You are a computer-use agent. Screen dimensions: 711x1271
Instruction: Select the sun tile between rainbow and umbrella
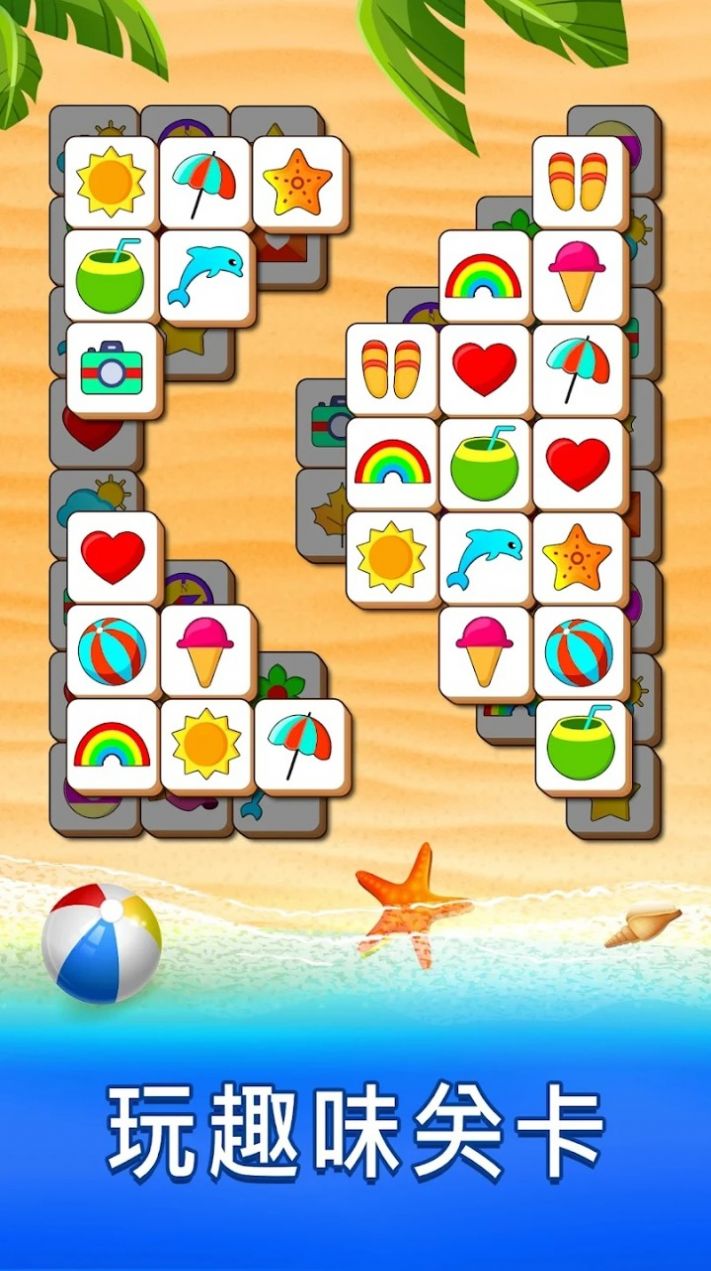205,745
